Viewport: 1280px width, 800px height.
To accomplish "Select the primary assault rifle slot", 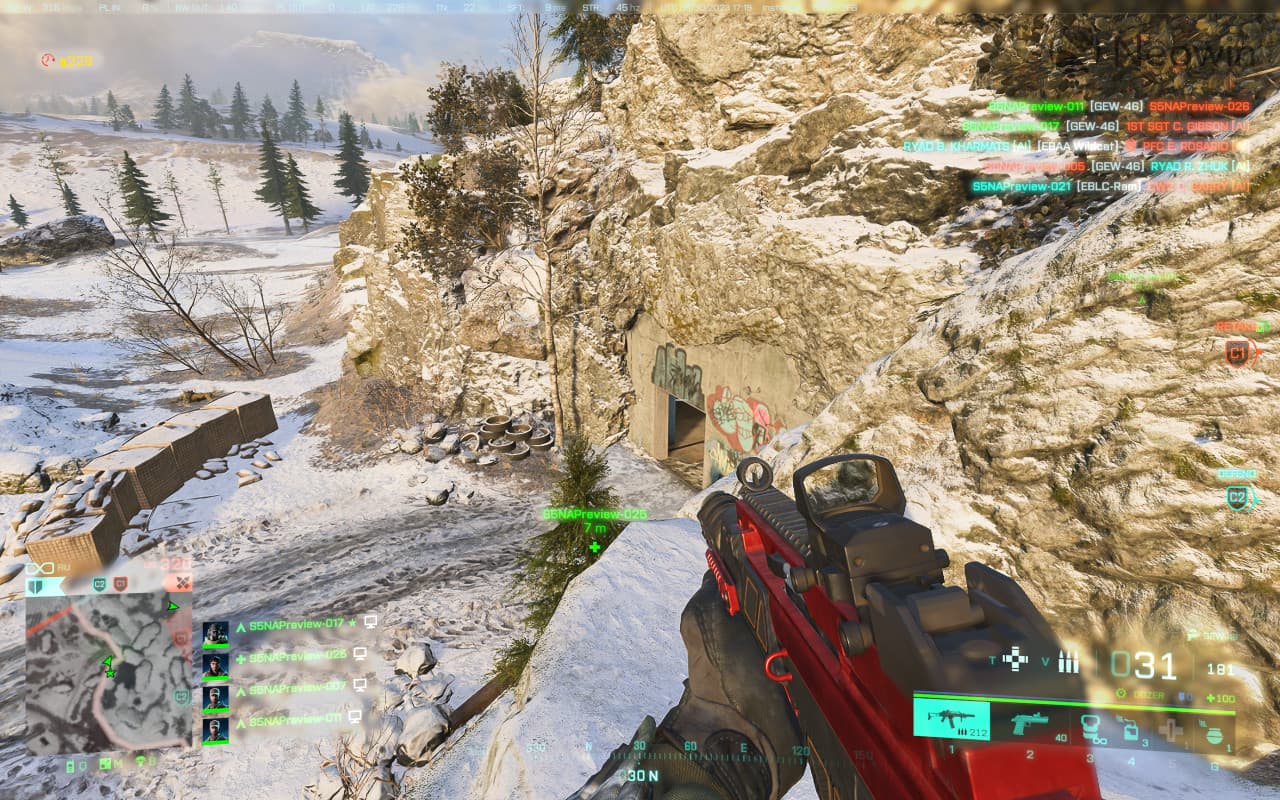I will (951, 719).
